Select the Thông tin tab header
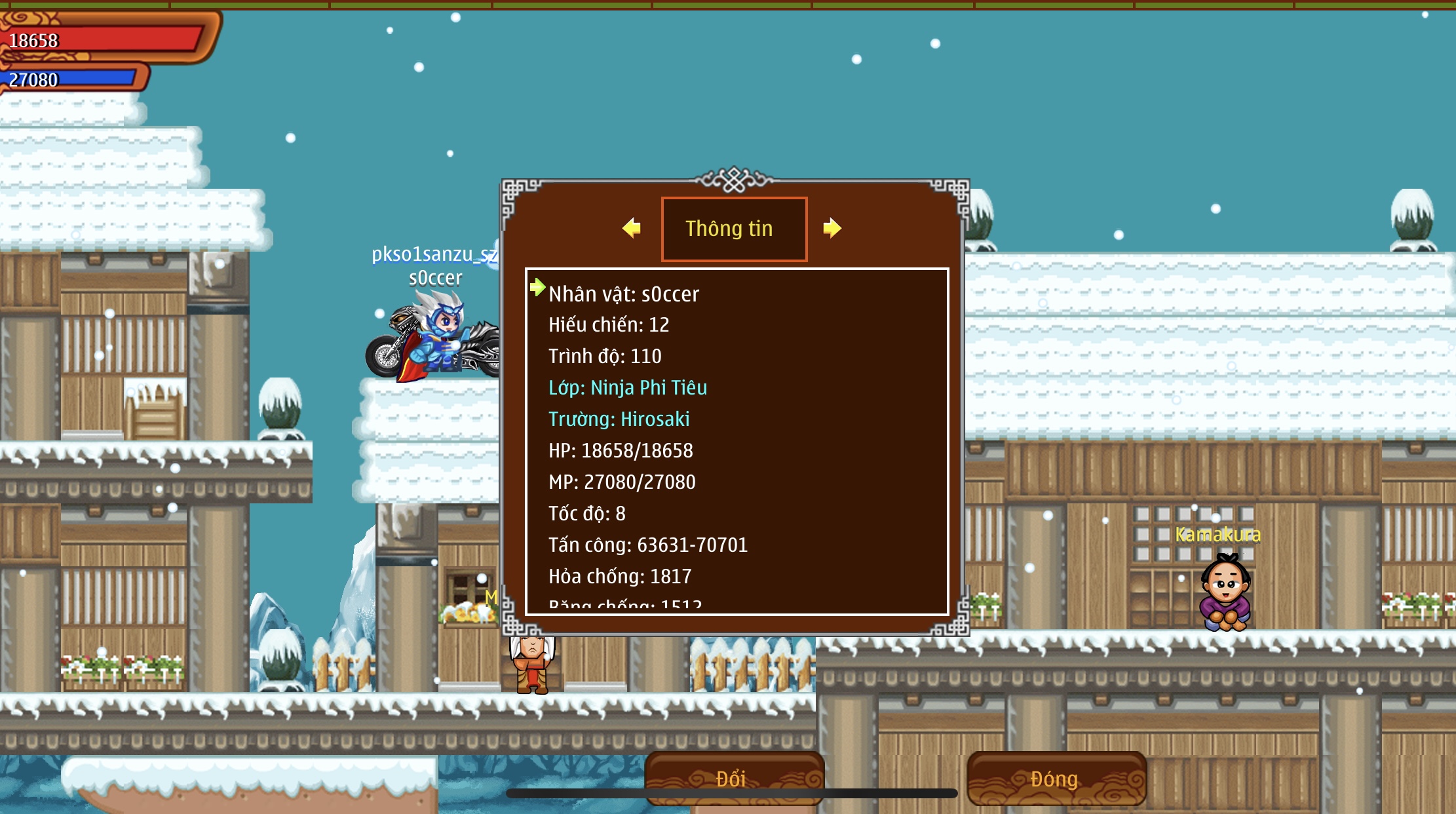 point(734,229)
